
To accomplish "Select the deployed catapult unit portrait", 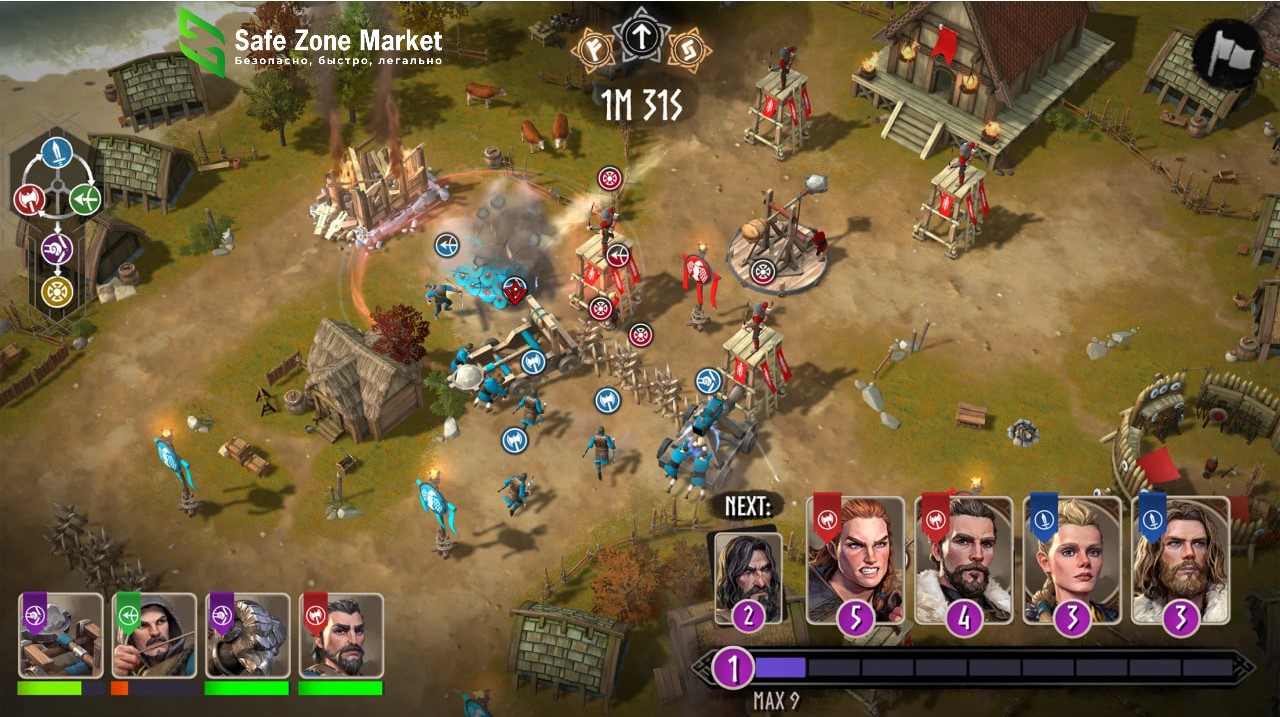I will click(60, 636).
